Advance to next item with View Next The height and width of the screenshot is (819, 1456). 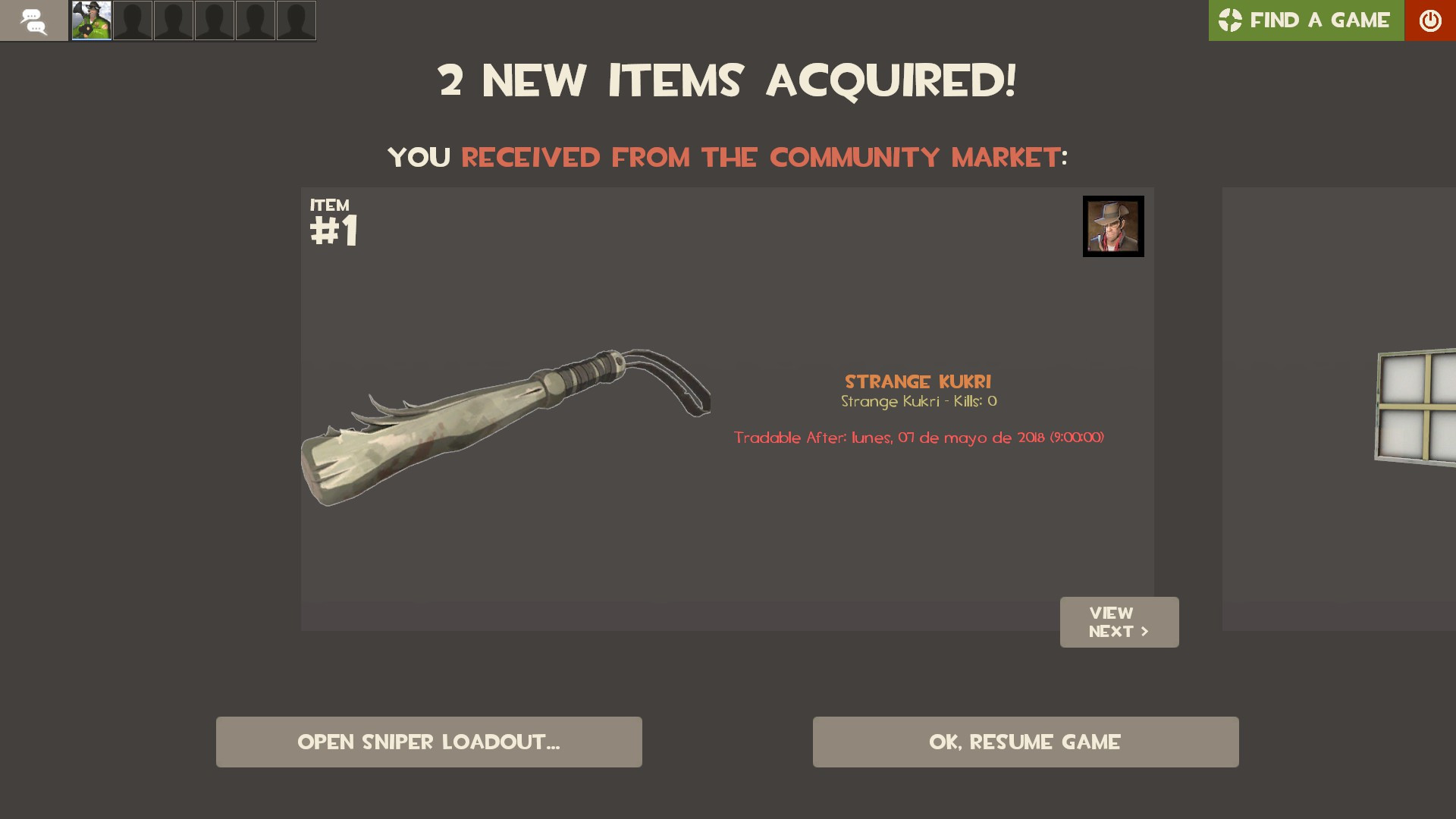(x=1119, y=622)
